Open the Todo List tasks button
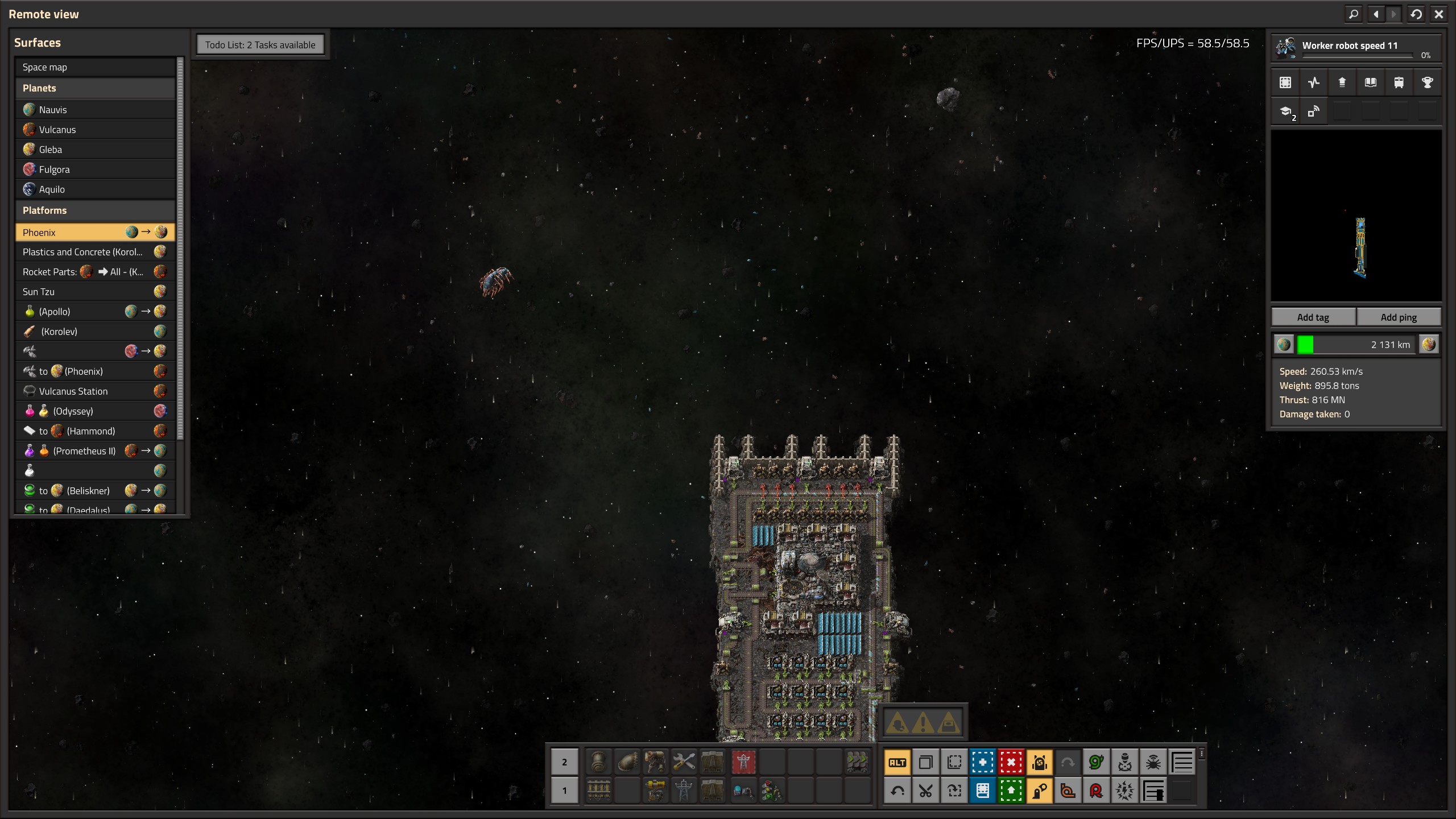Viewport: 1456px width, 819px height. tap(260, 45)
